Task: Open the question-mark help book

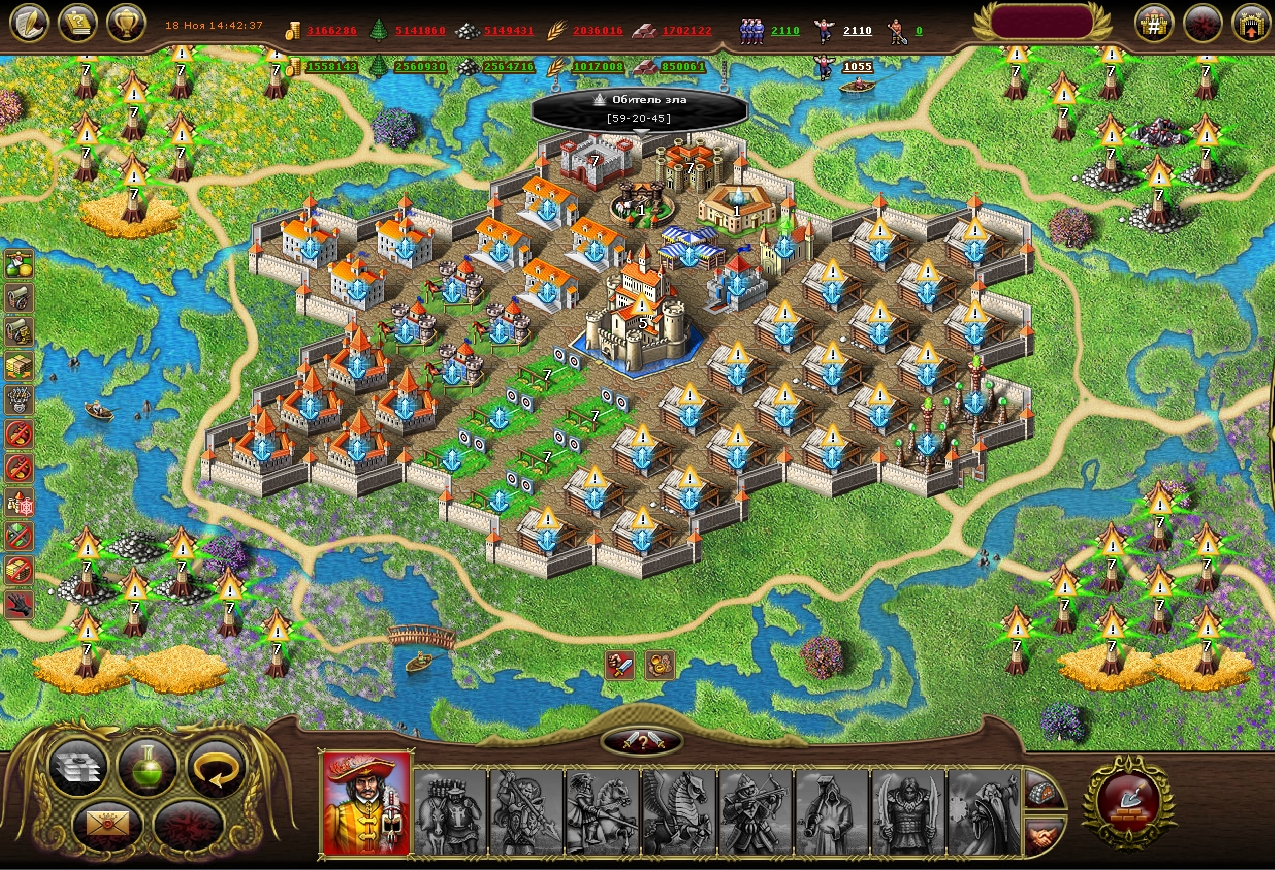Action: click(x=77, y=22)
